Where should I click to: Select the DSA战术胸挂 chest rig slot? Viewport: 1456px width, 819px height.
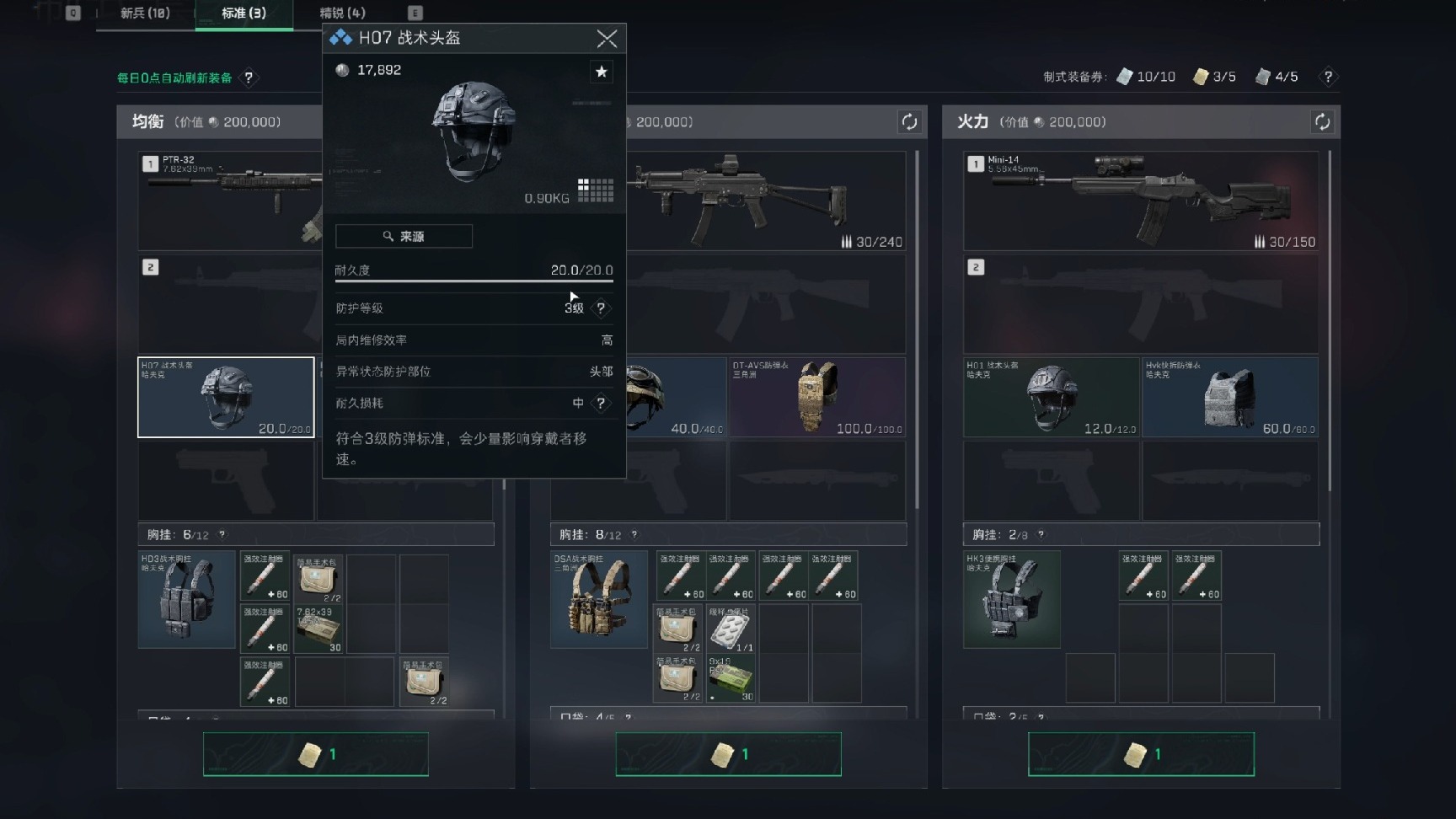pyautogui.click(x=599, y=599)
